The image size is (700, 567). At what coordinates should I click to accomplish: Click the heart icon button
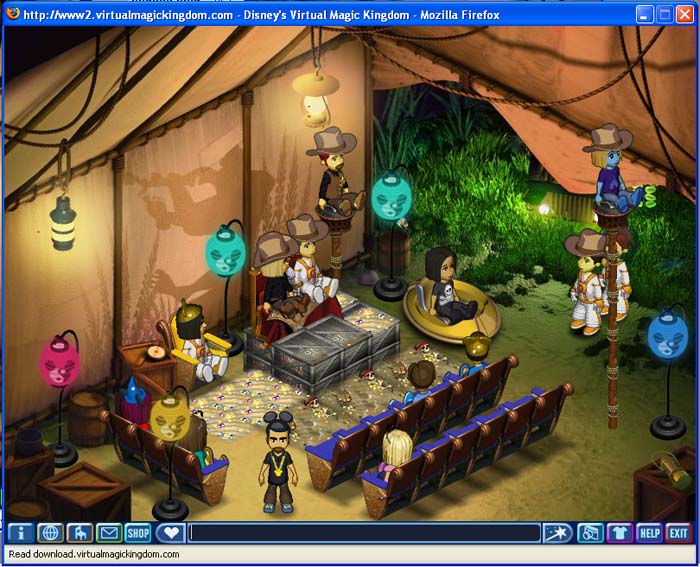(171, 533)
